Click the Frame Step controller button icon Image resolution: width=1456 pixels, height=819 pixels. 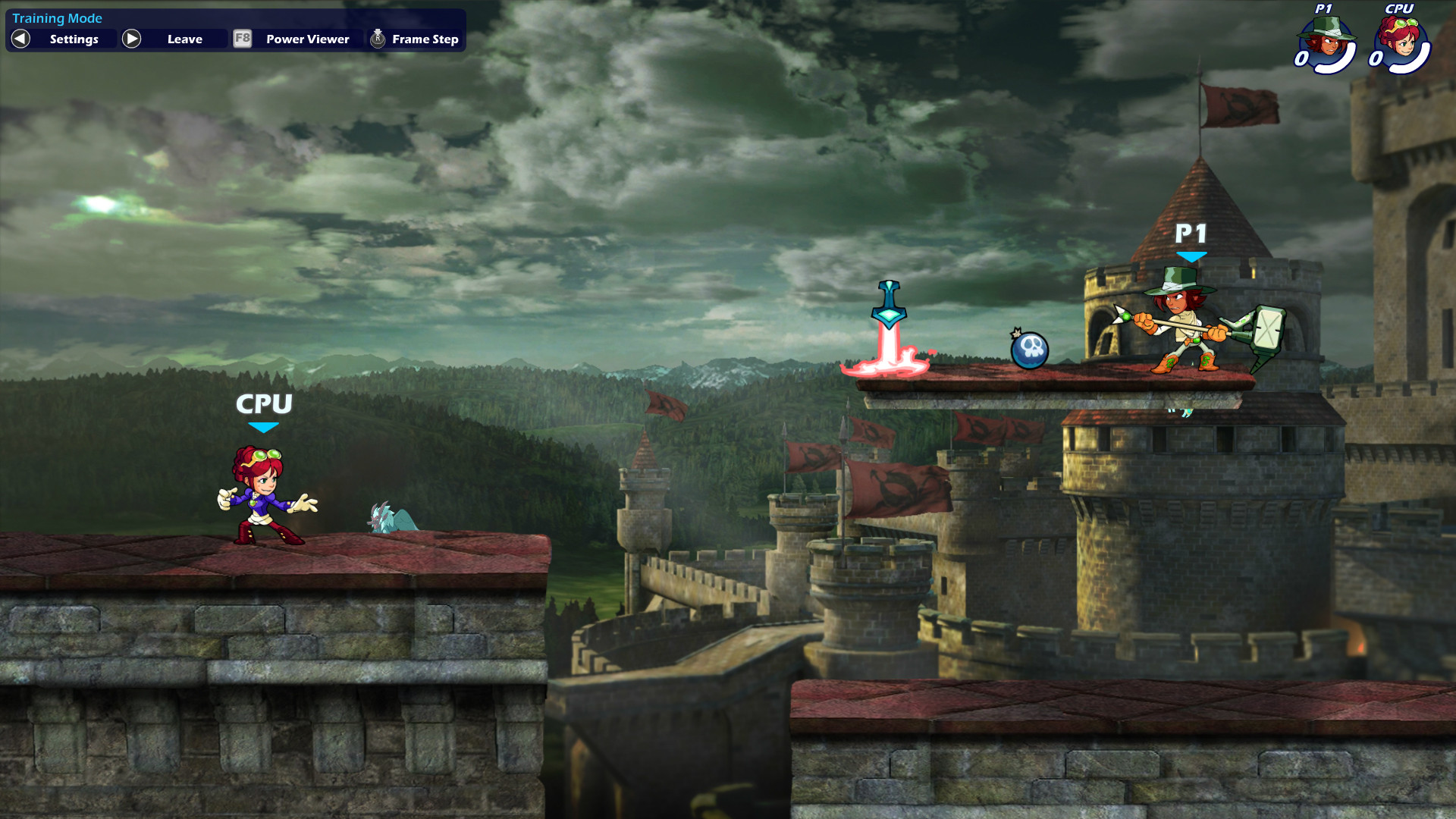pos(376,39)
